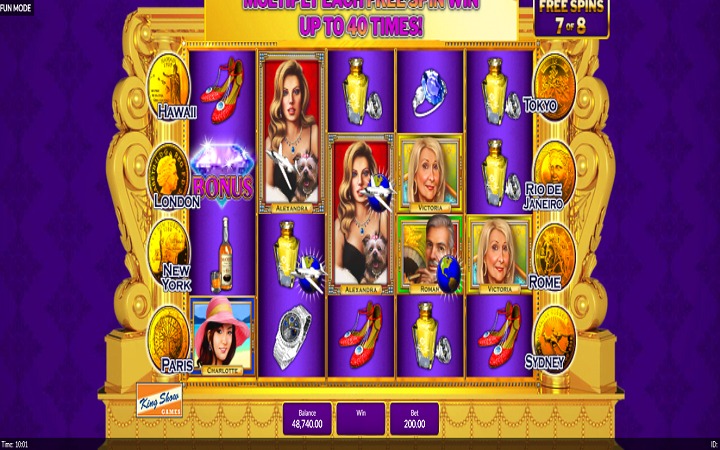Viewport: 720px width, 450px height.
Task: Select the Sydney gold coin marker
Action: (553, 336)
